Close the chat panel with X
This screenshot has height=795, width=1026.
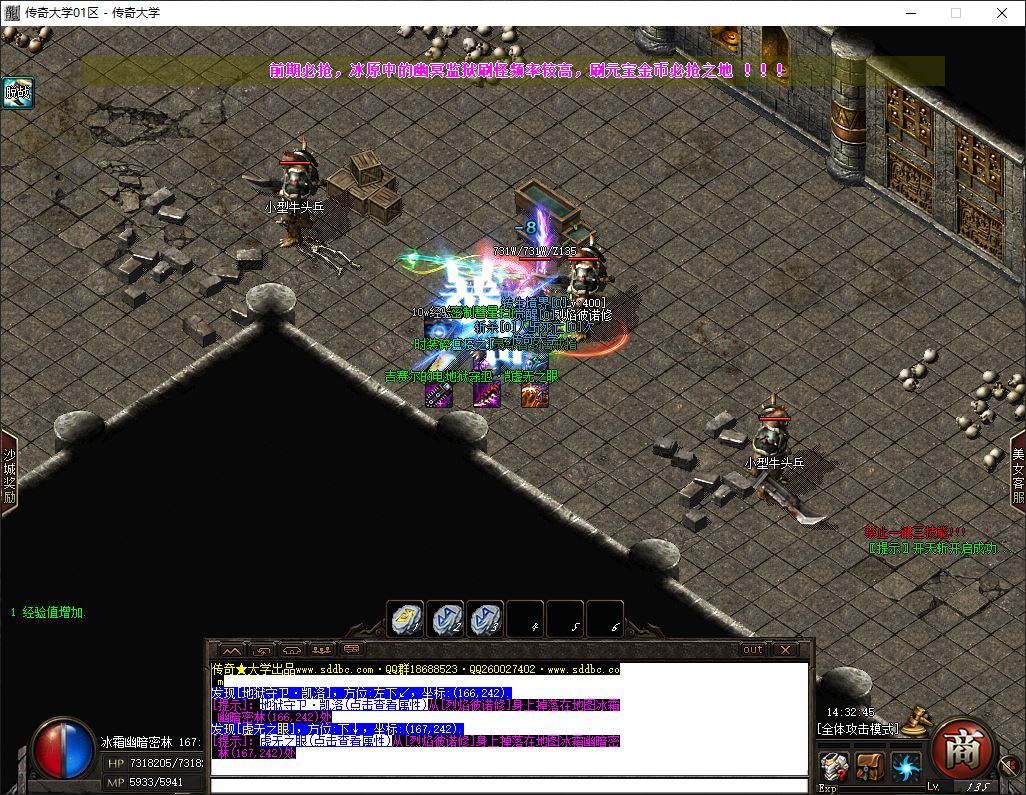(x=786, y=649)
